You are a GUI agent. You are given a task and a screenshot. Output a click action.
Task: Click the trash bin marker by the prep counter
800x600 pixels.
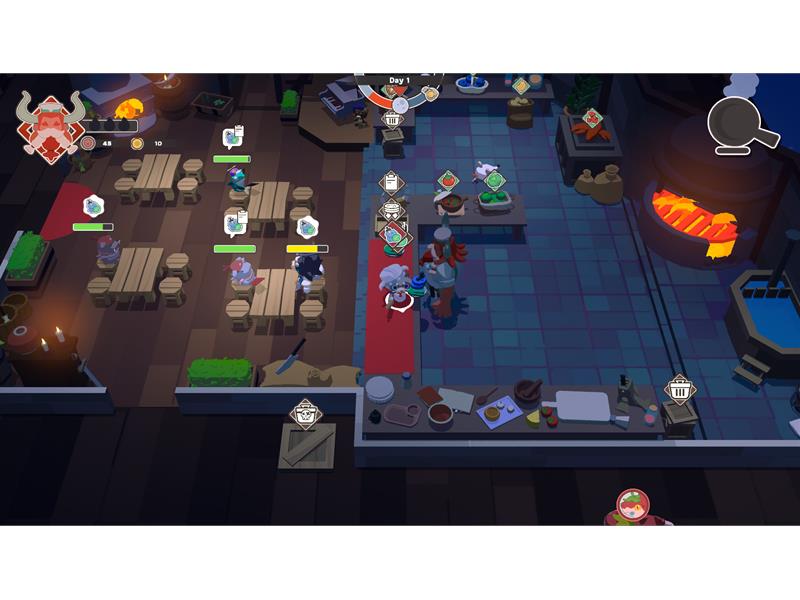click(x=679, y=388)
